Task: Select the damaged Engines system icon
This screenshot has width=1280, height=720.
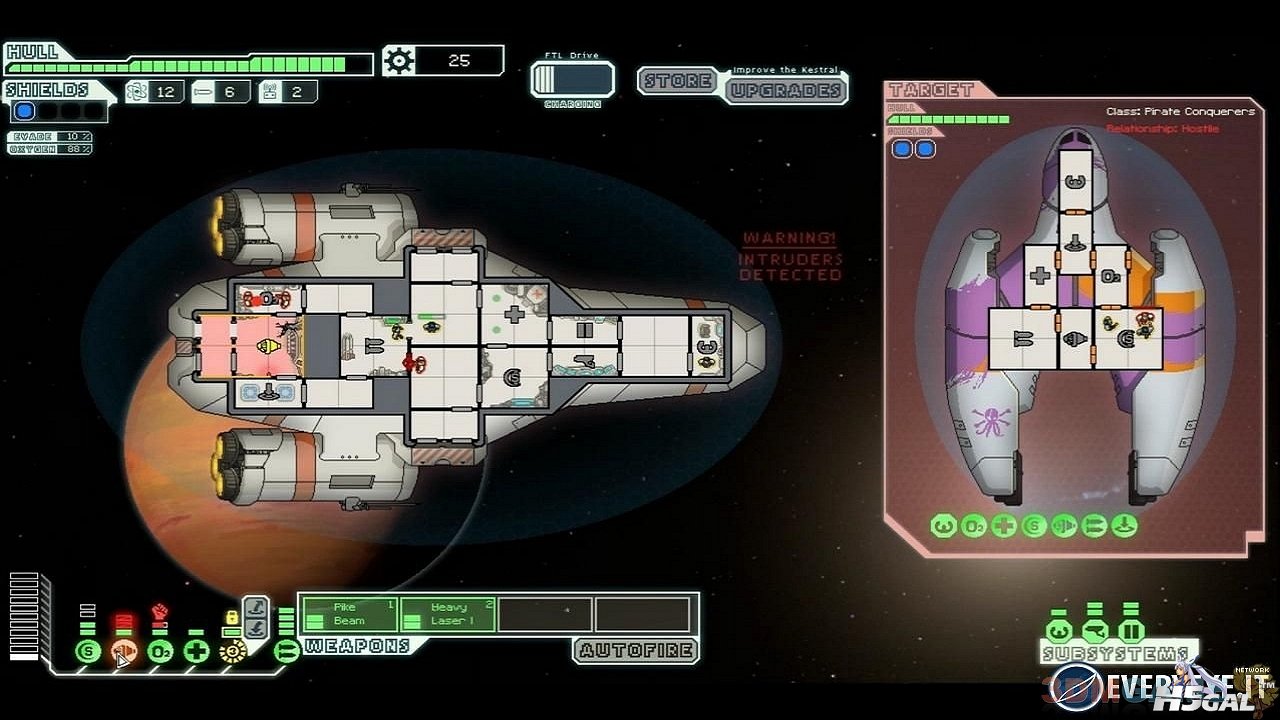Action: coord(124,652)
